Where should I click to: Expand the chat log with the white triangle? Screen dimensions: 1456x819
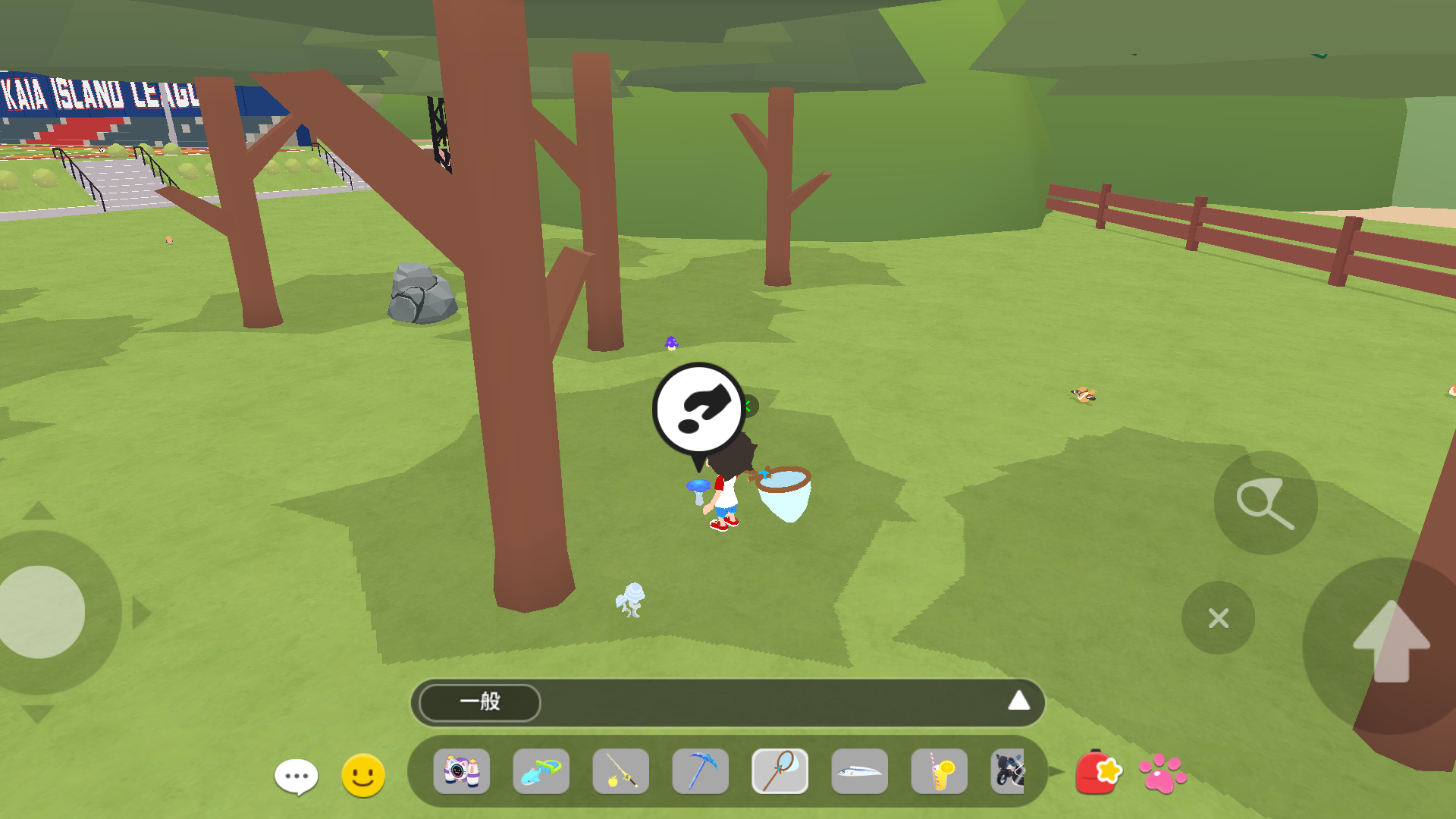(1018, 701)
